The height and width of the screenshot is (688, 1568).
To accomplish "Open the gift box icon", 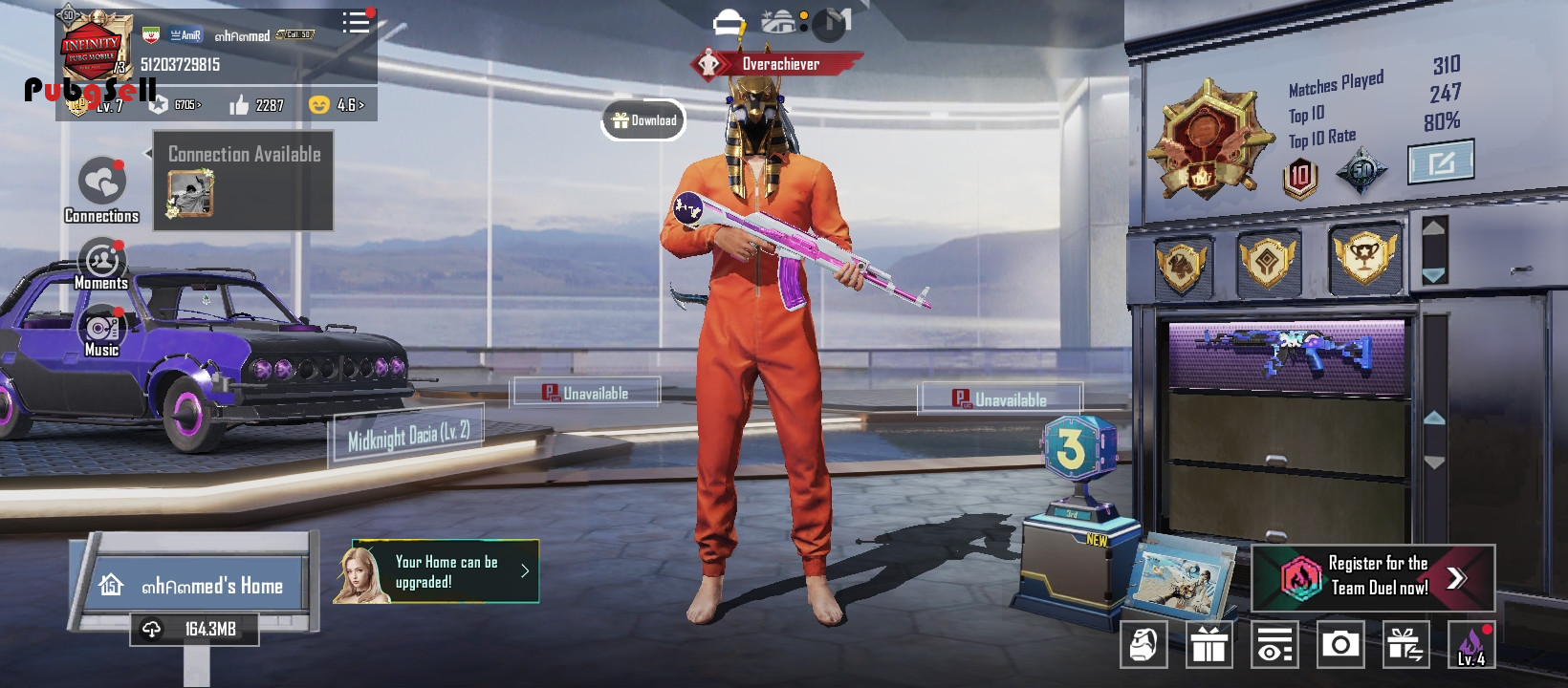I will (1209, 645).
